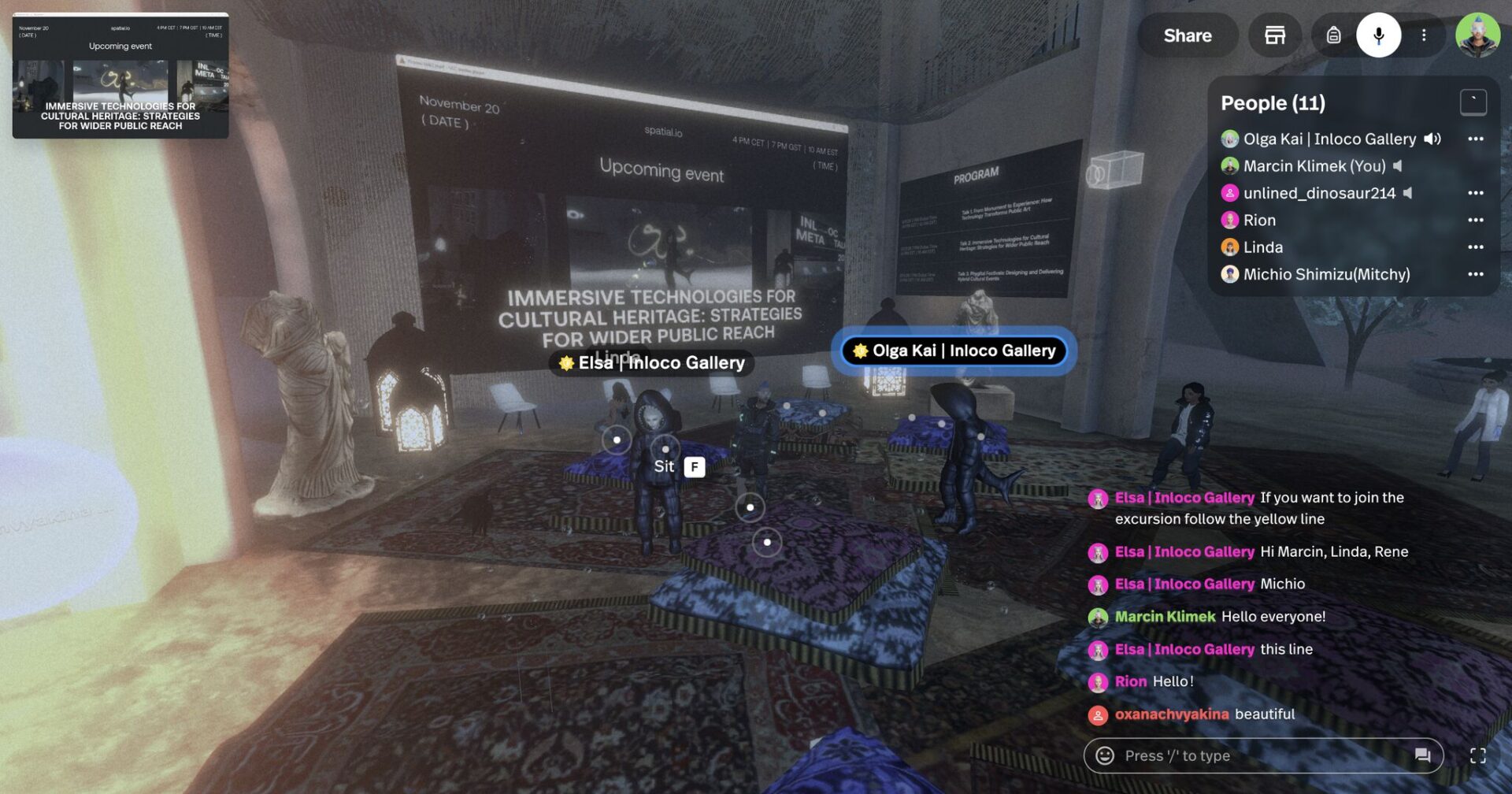
Task: Open your profile avatar menu
Action: (x=1477, y=35)
